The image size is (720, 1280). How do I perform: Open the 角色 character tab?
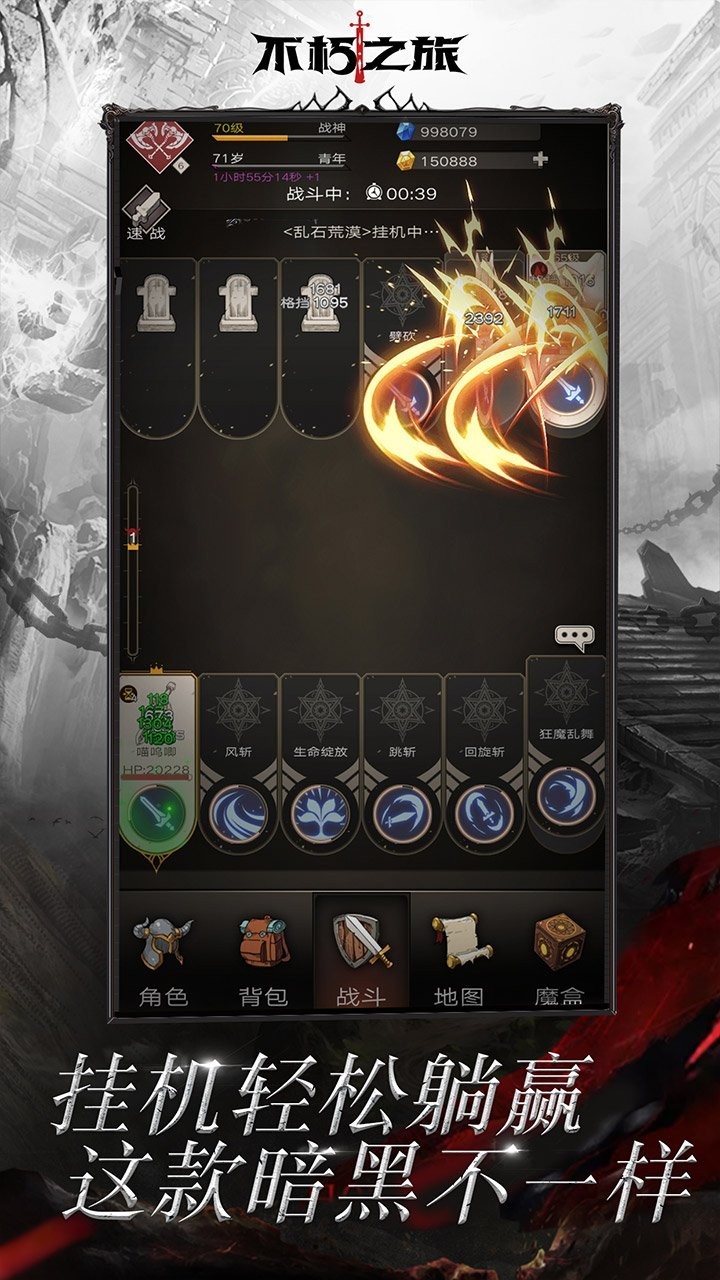click(x=163, y=957)
